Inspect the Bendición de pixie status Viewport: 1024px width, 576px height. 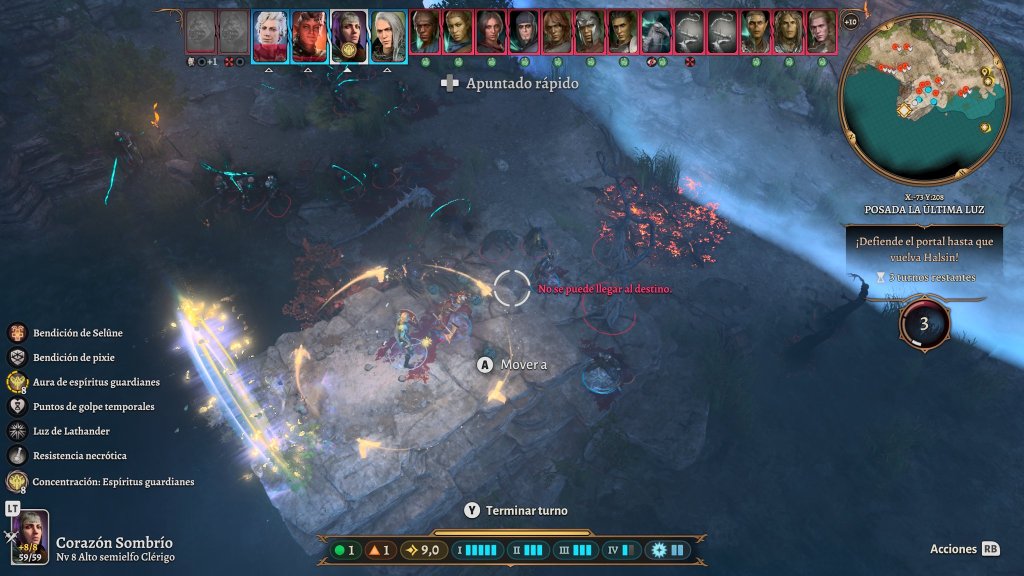tap(17, 357)
